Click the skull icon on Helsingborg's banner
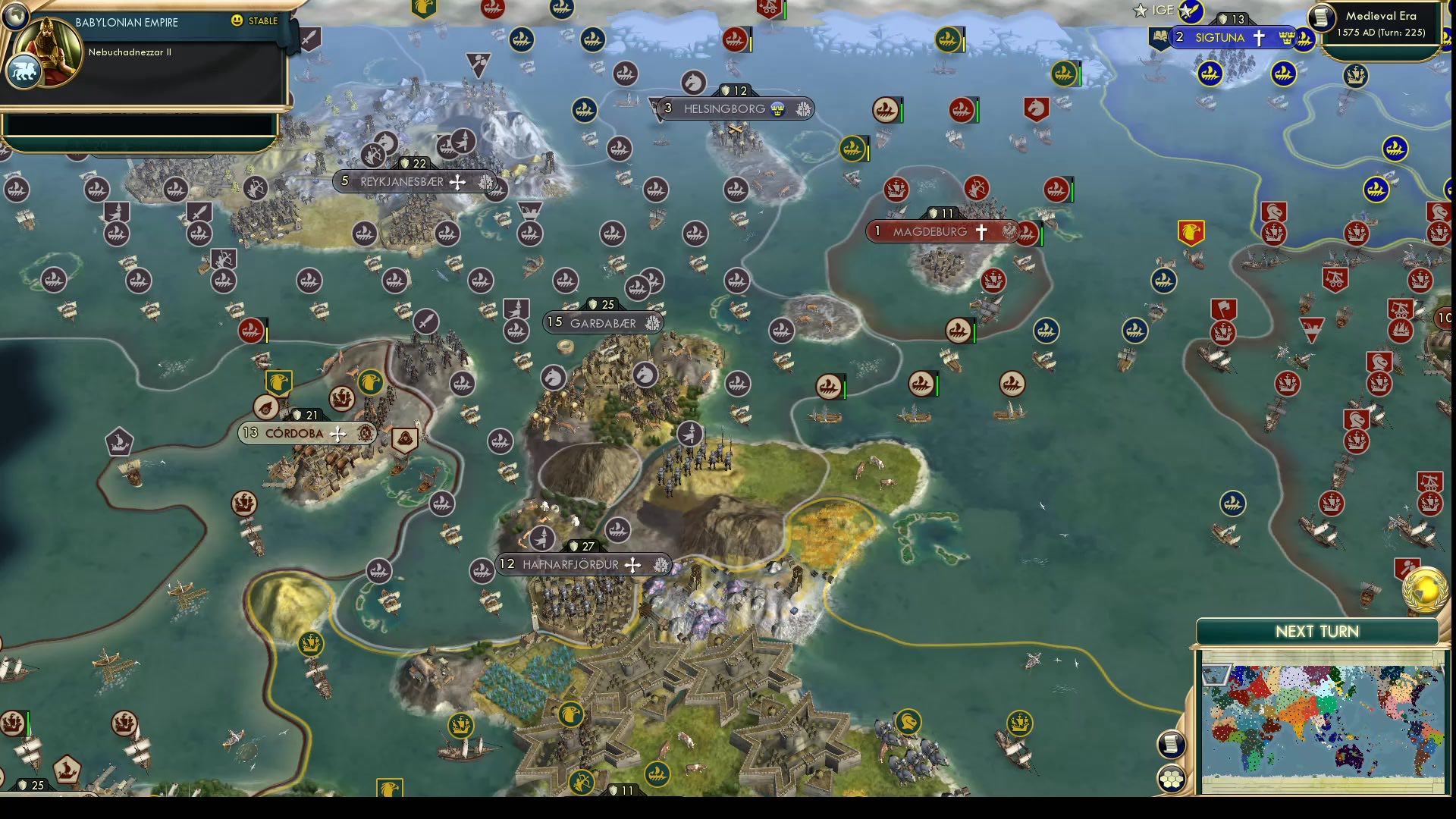 click(x=777, y=110)
